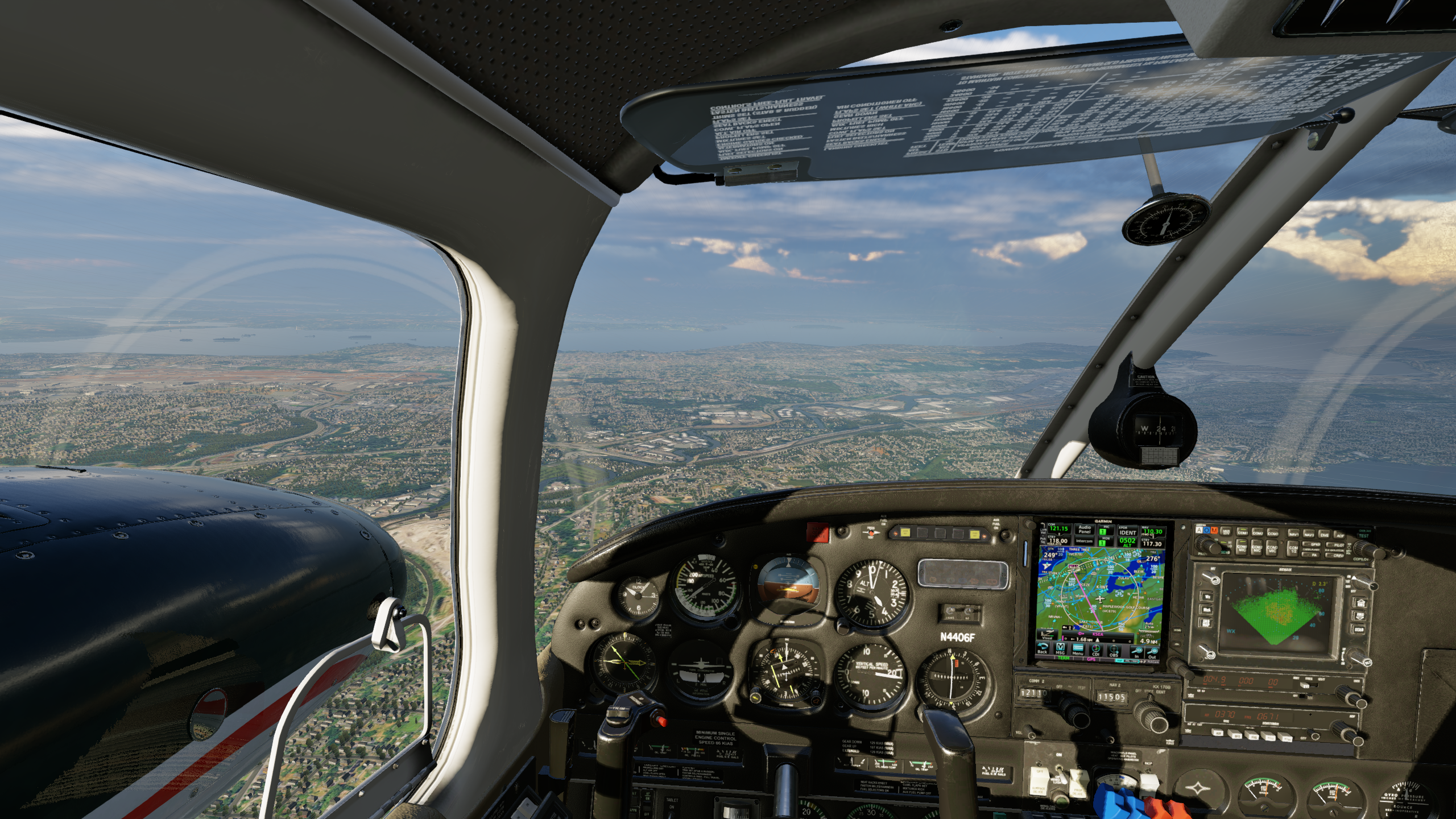Select the standby NAV frequency 117.30

pyautogui.click(x=1152, y=543)
